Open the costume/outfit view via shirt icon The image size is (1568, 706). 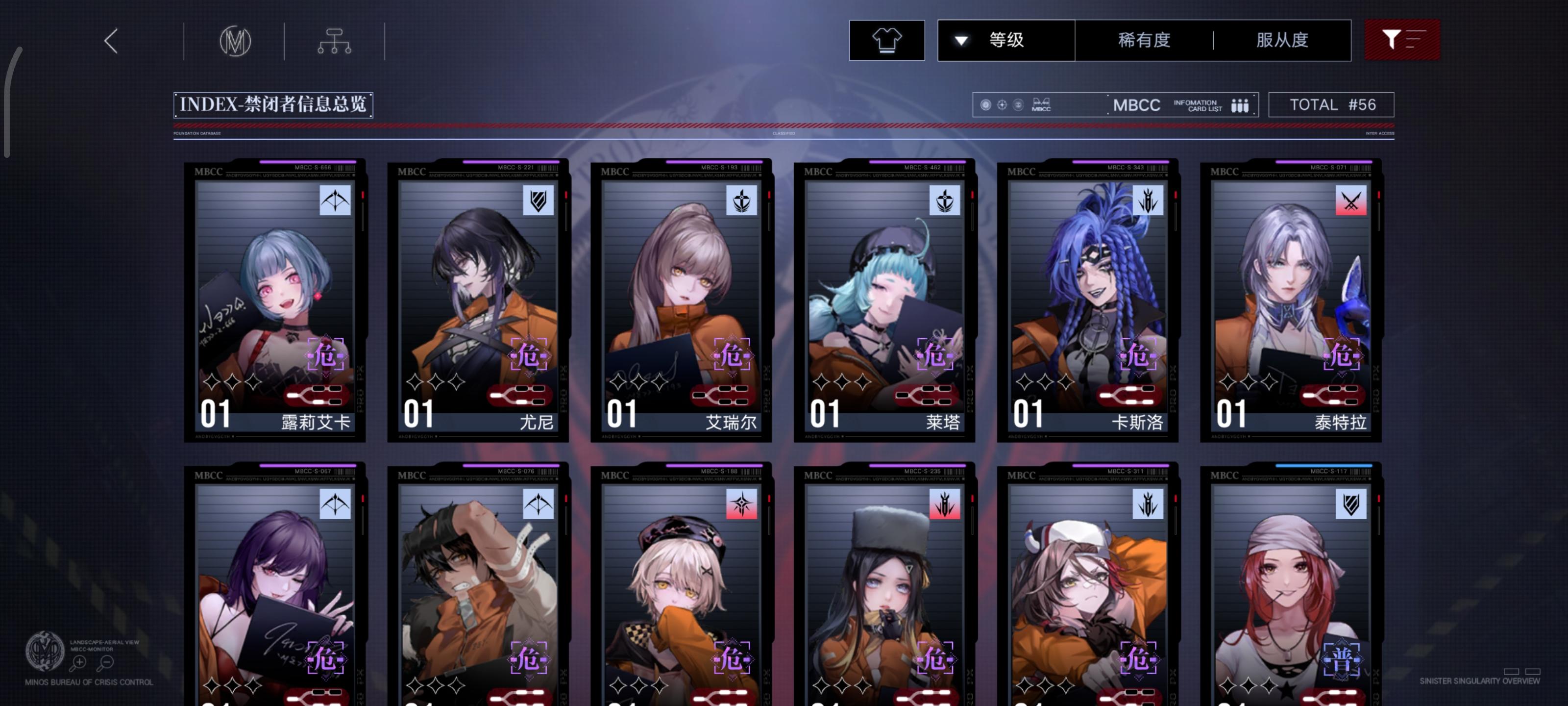tap(887, 39)
